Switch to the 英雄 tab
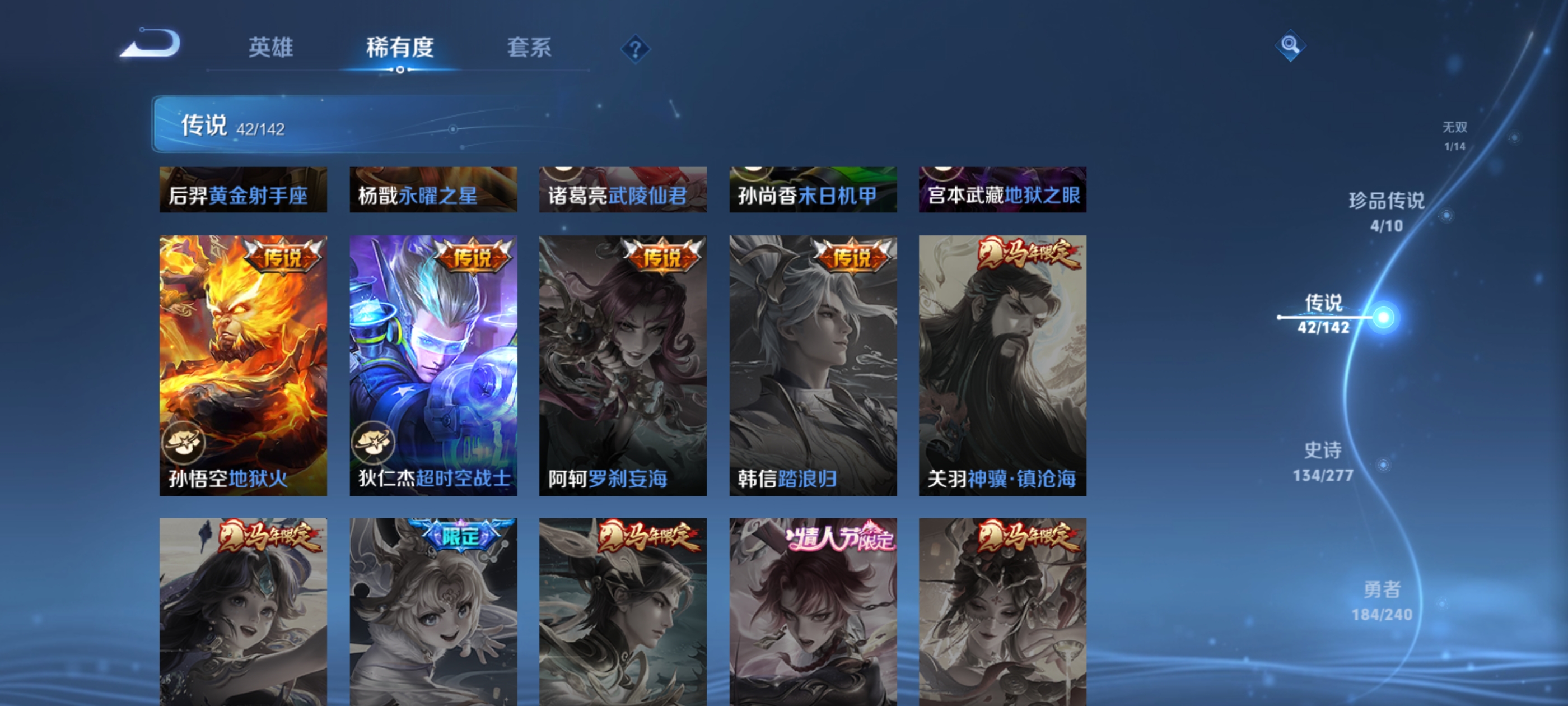The image size is (1568, 706). pos(272,48)
